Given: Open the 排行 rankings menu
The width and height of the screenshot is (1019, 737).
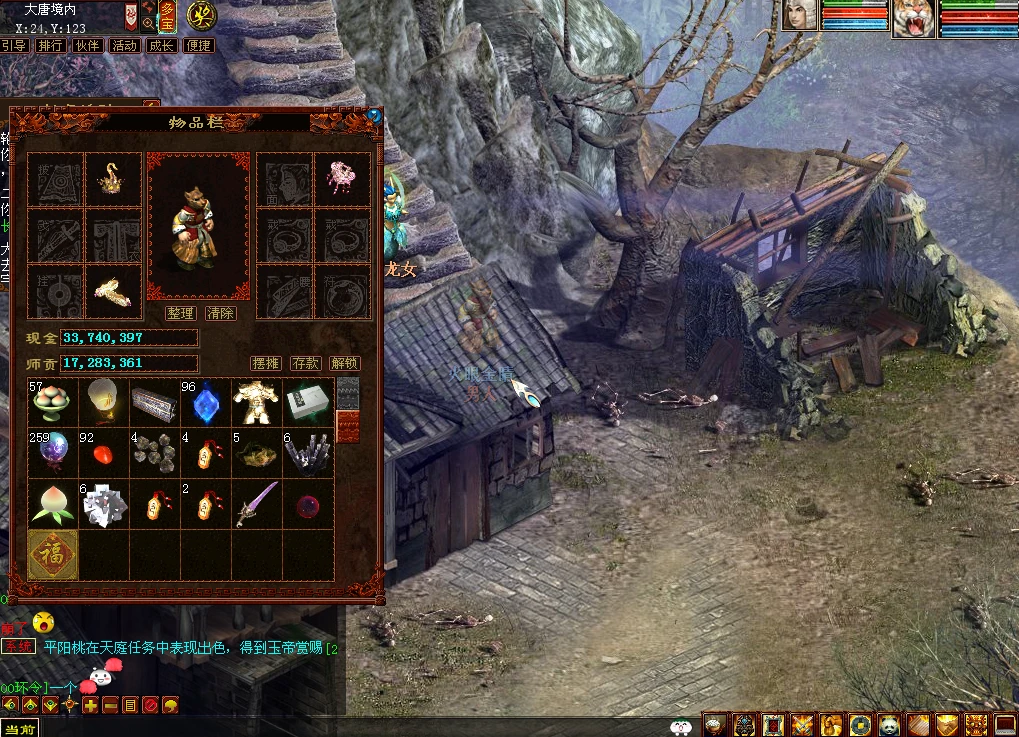Looking at the screenshot, I should [50, 45].
